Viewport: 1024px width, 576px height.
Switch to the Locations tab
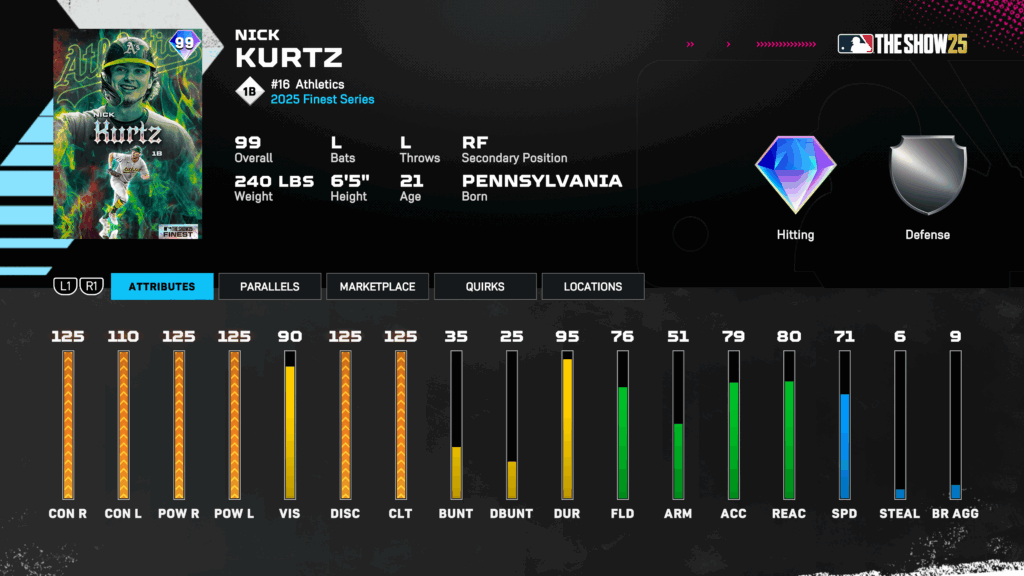tap(593, 286)
